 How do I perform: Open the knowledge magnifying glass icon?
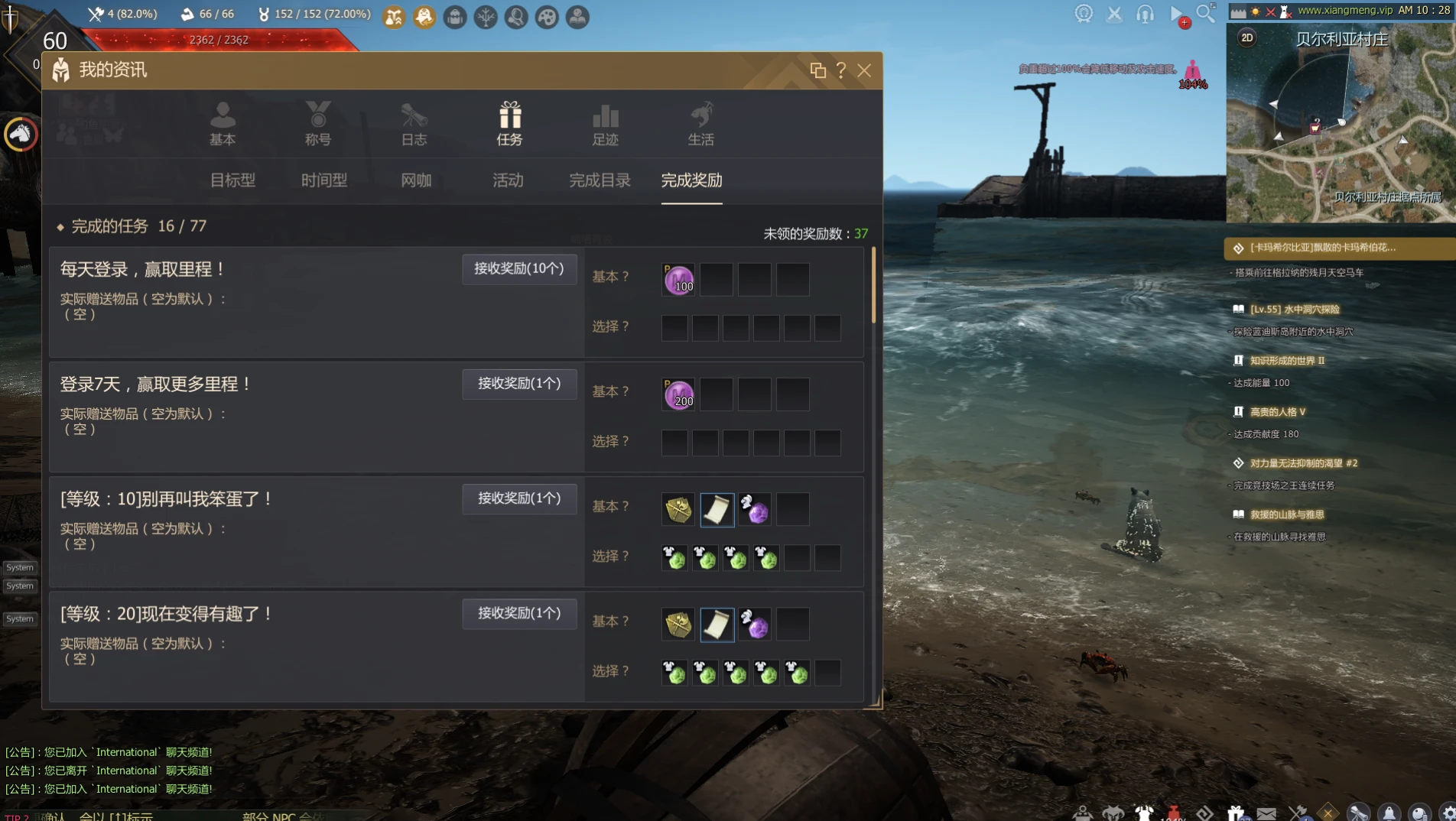click(x=516, y=18)
